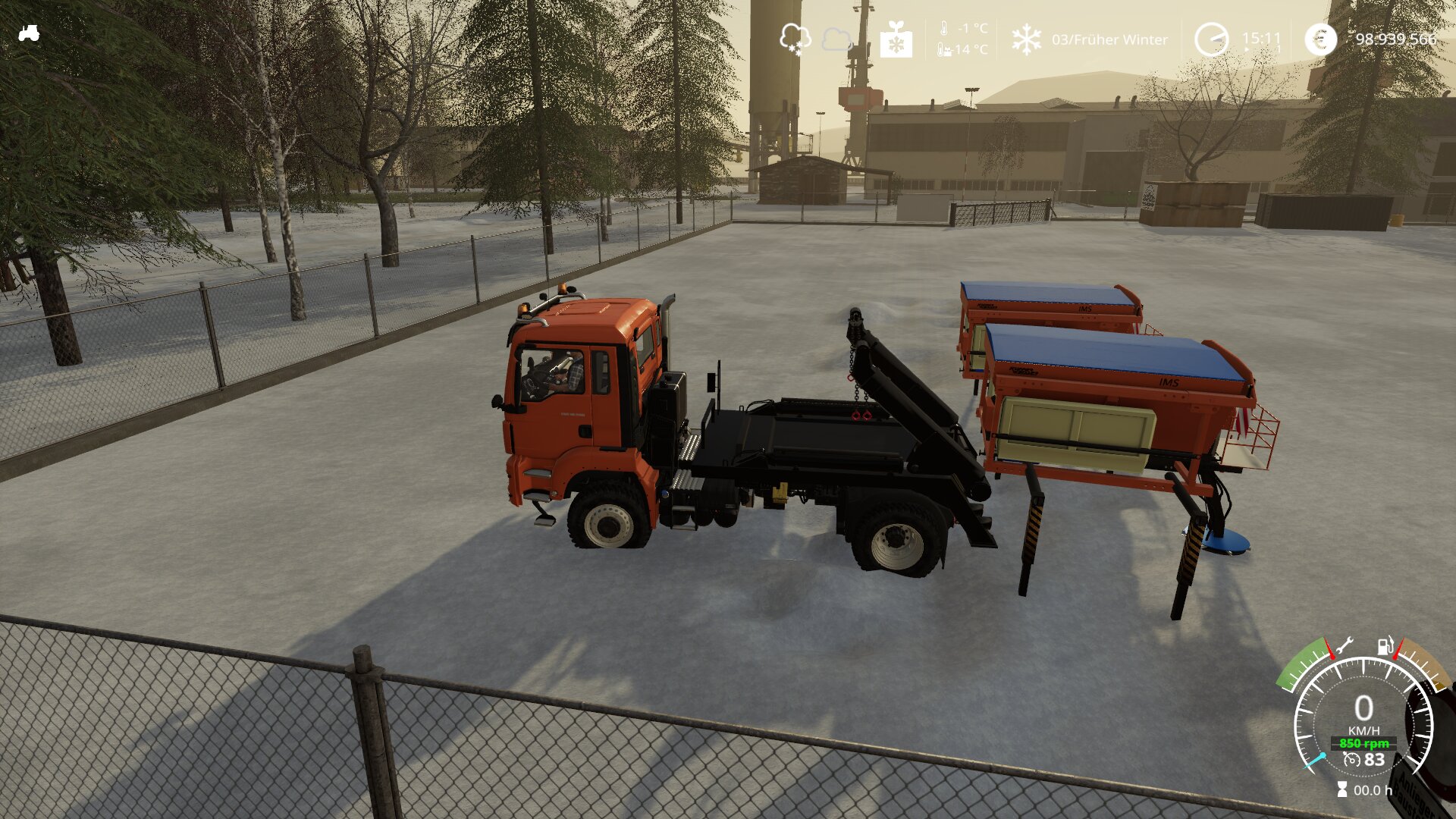Click the game clock icon

pos(1211,39)
